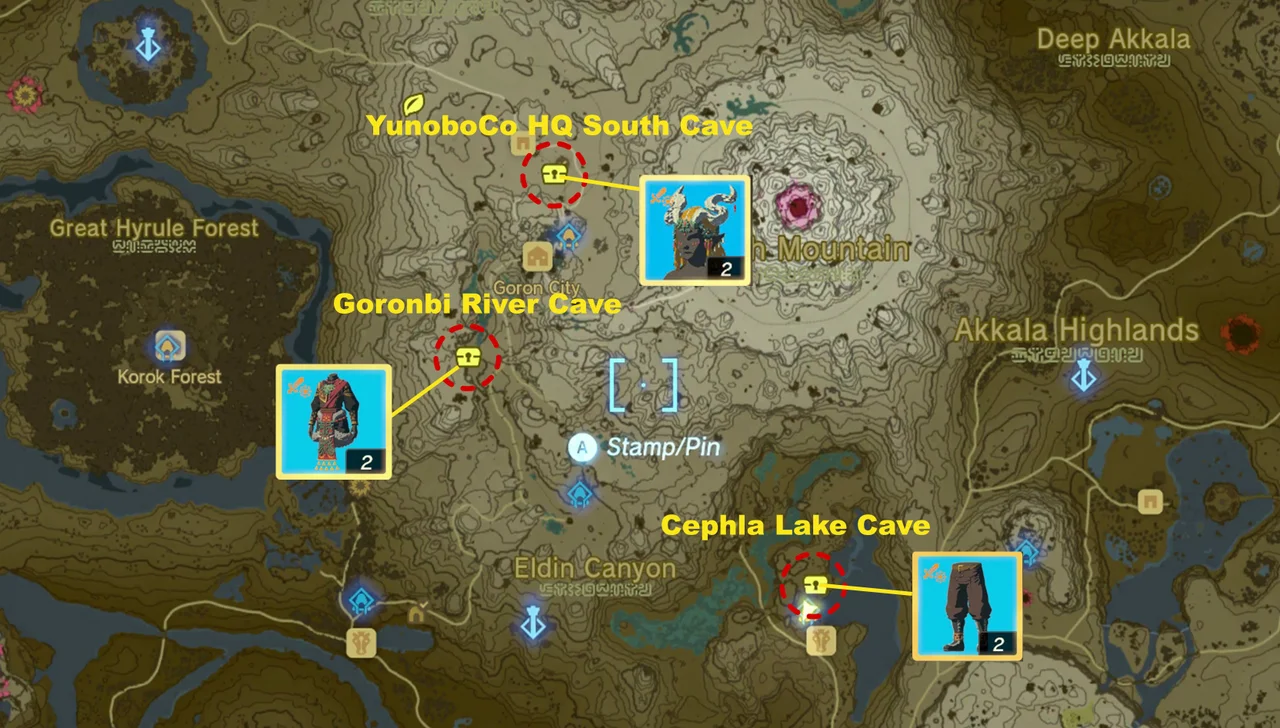Expand the Cephla Lake Cave label
Image resolution: width=1280 pixels, height=728 pixels.
click(795, 525)
